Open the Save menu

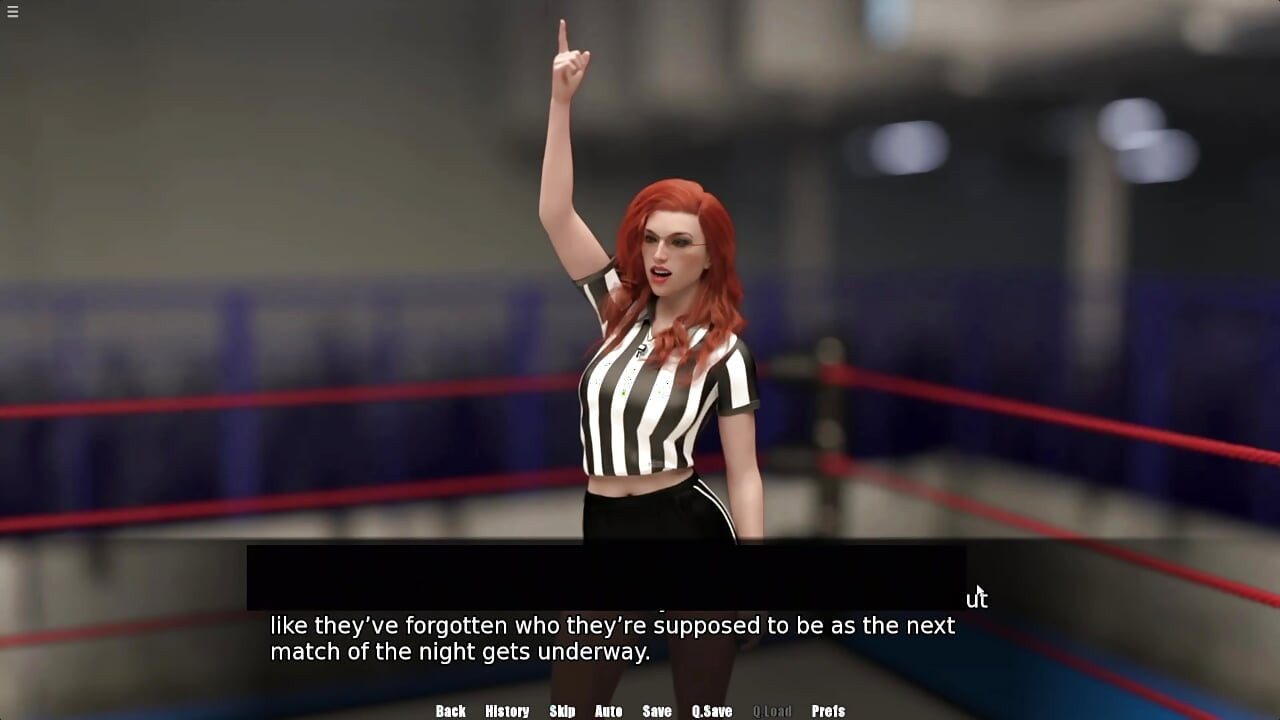pos(656,711)
